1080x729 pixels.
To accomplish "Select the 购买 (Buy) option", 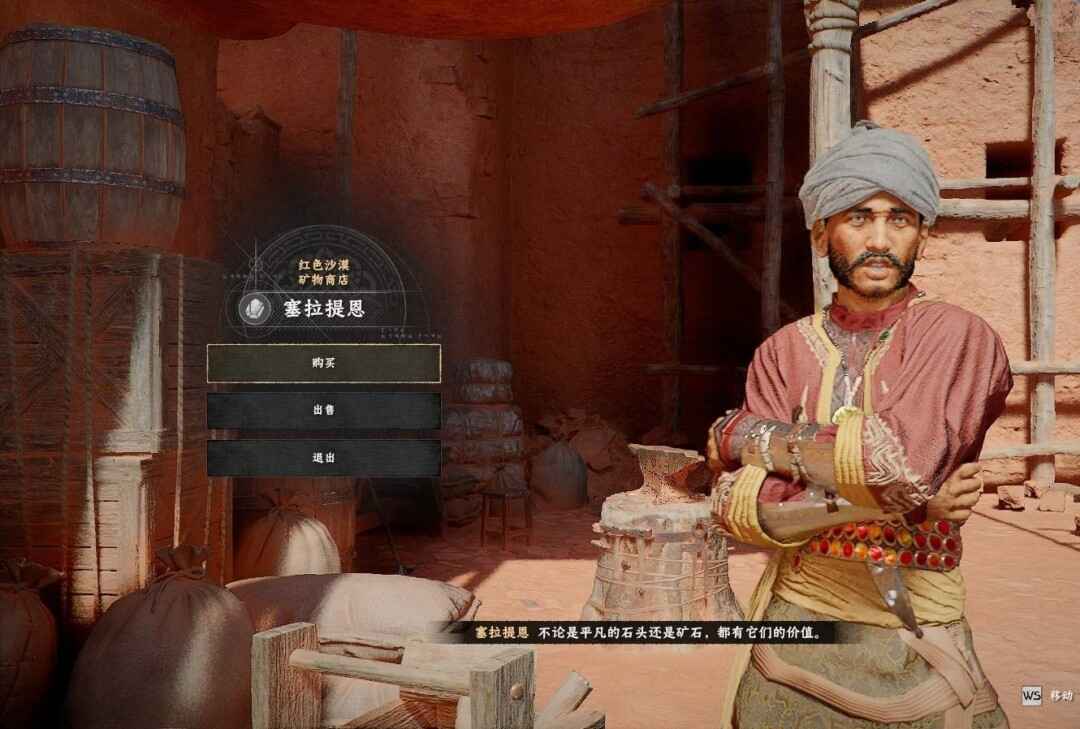I will tap(323, 363).
